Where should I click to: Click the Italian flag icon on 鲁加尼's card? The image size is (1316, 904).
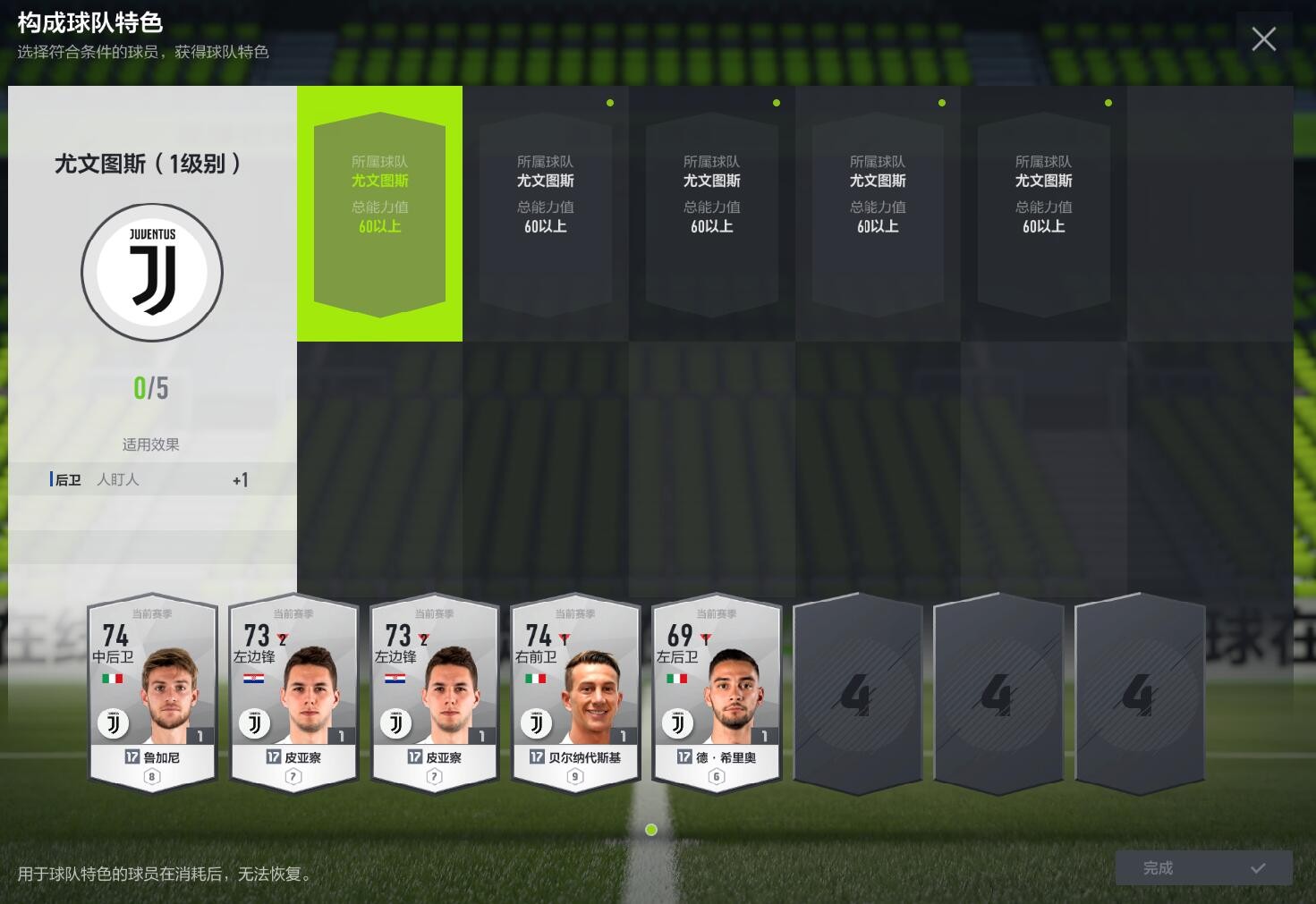114,678
